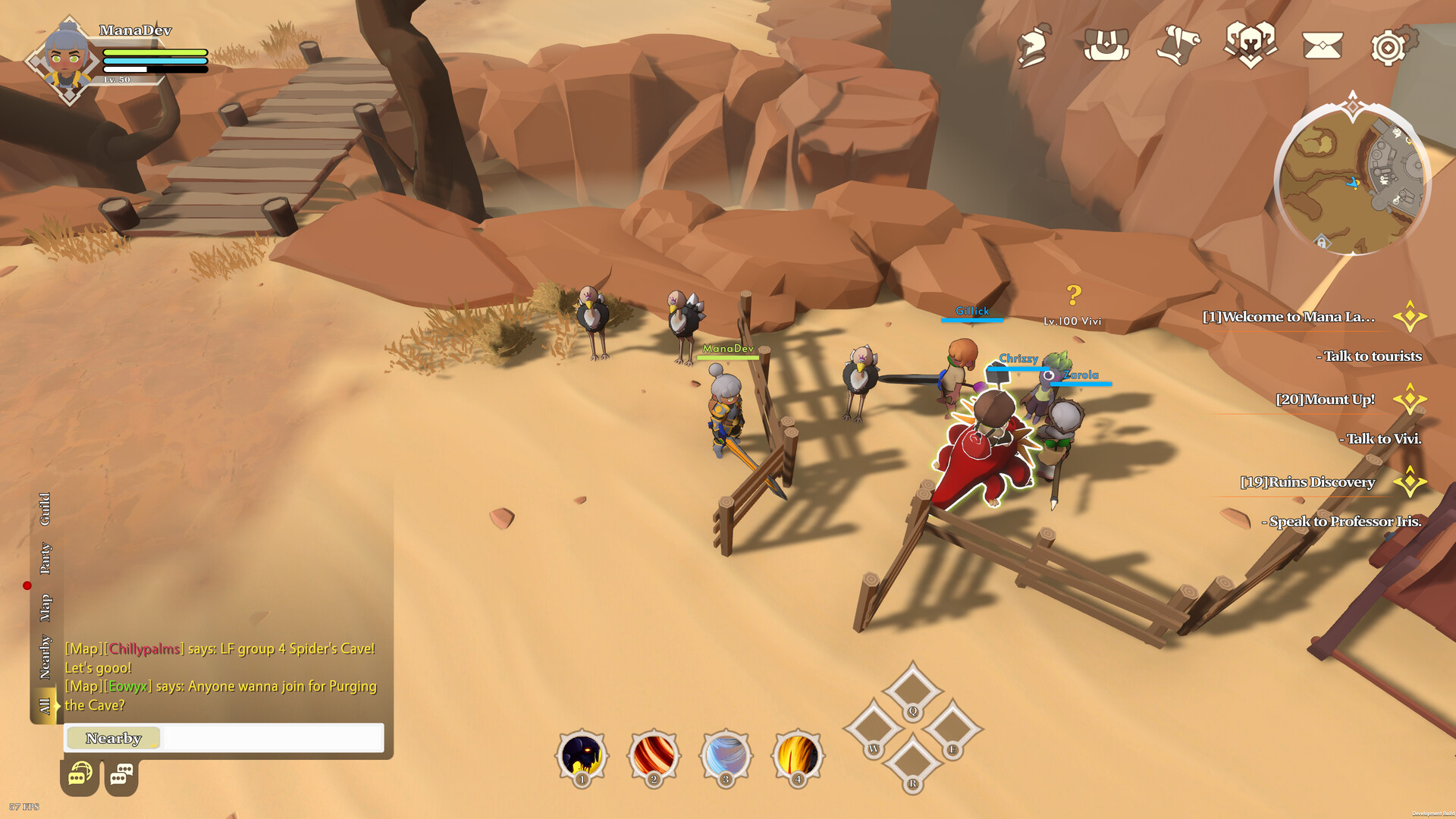Select the All chat filter
Image resolution: width=1456 pixels, height=819 pixels.
point(45,705)
